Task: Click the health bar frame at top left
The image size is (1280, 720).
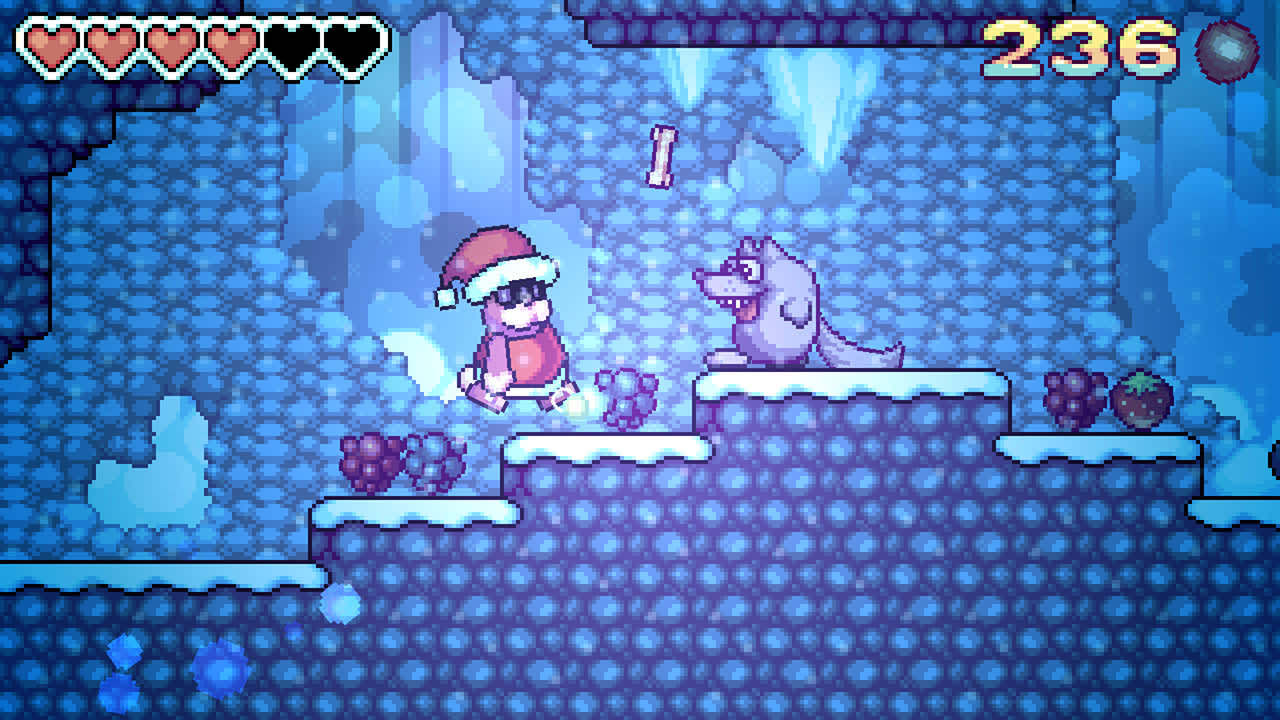Action: (195, 42)
